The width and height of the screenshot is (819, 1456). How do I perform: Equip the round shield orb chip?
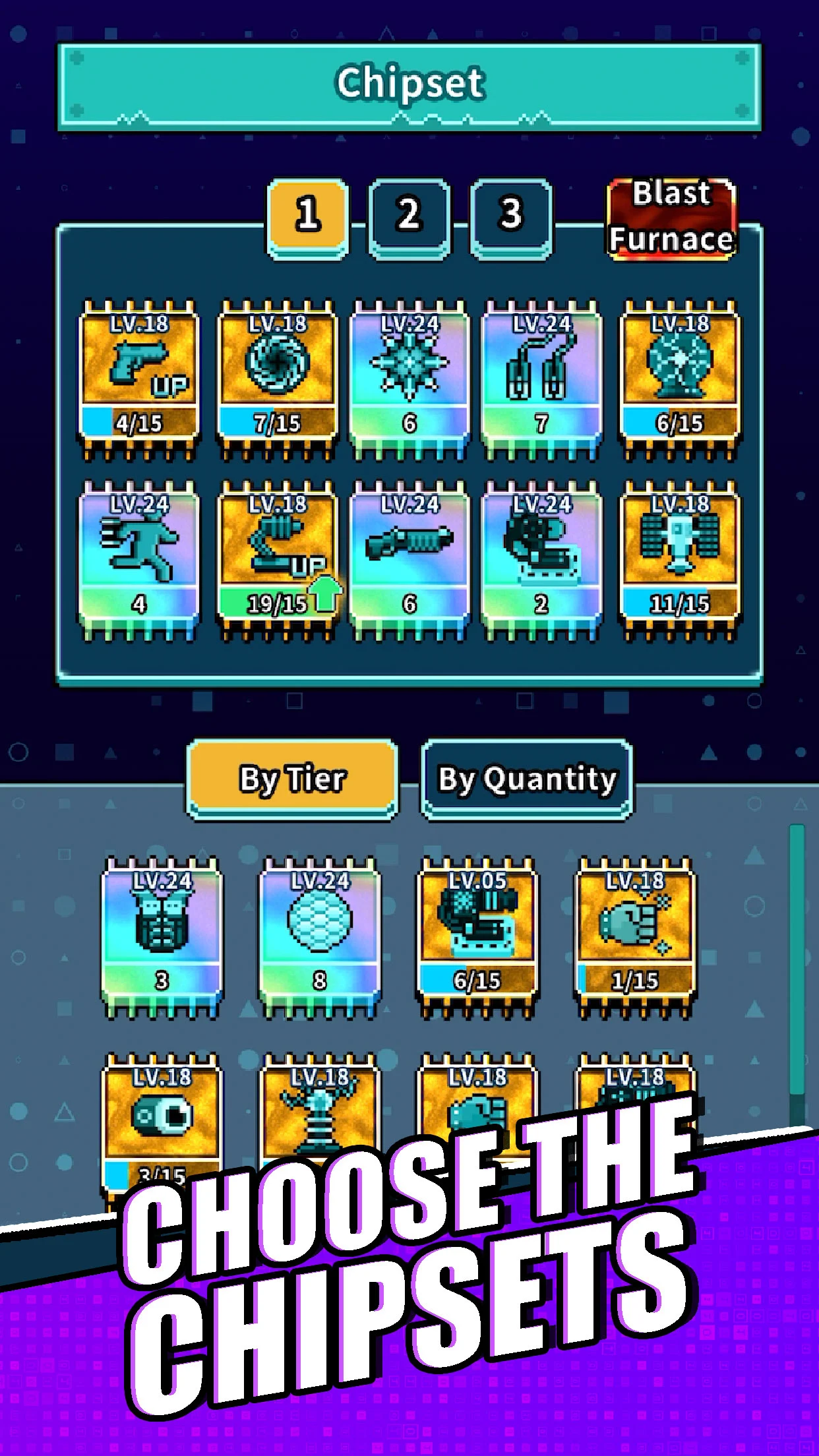(320, 935)
